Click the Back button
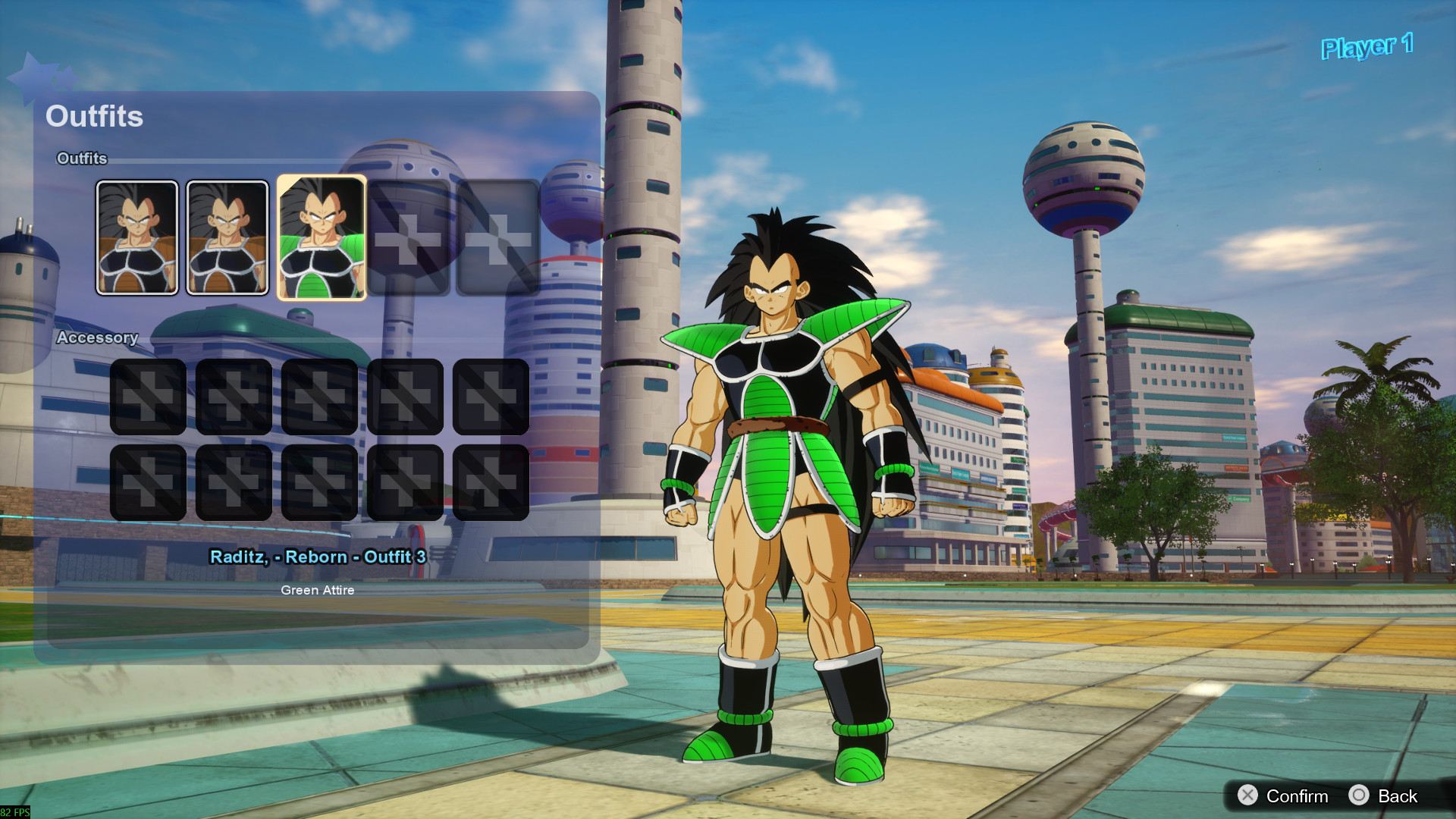Screen dimensions: 1456x819 1398,796
